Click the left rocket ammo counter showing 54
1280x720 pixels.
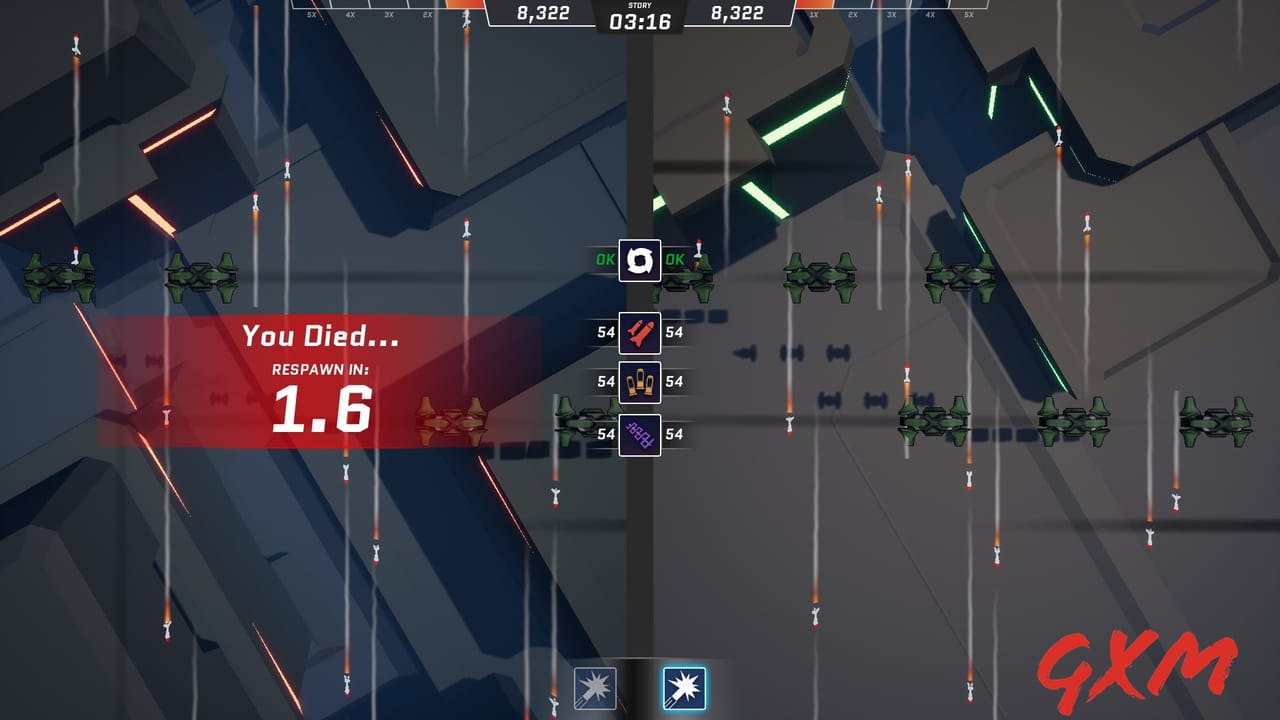(x=606, y=332)
